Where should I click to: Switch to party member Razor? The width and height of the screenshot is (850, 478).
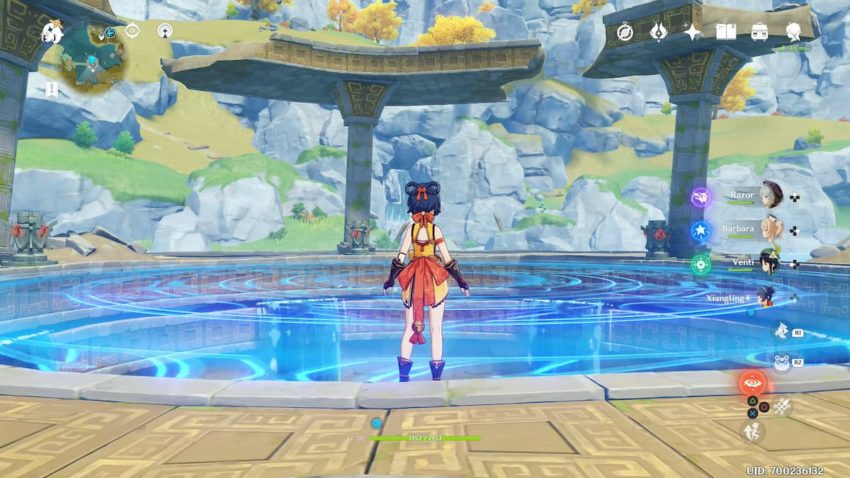tap(768, 194)
